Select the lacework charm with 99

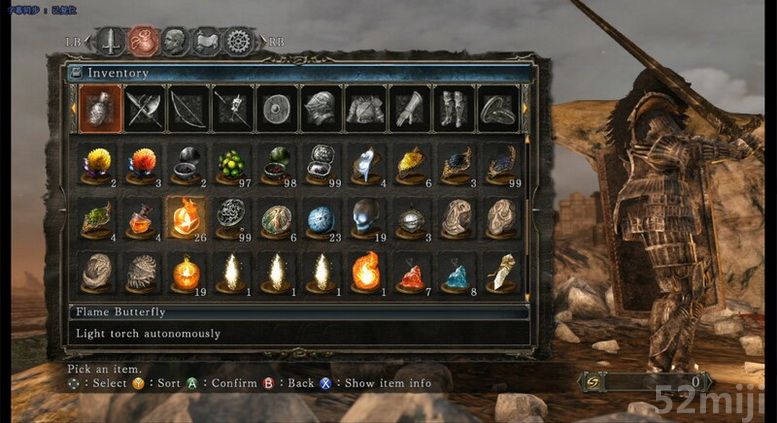(232, 215)
